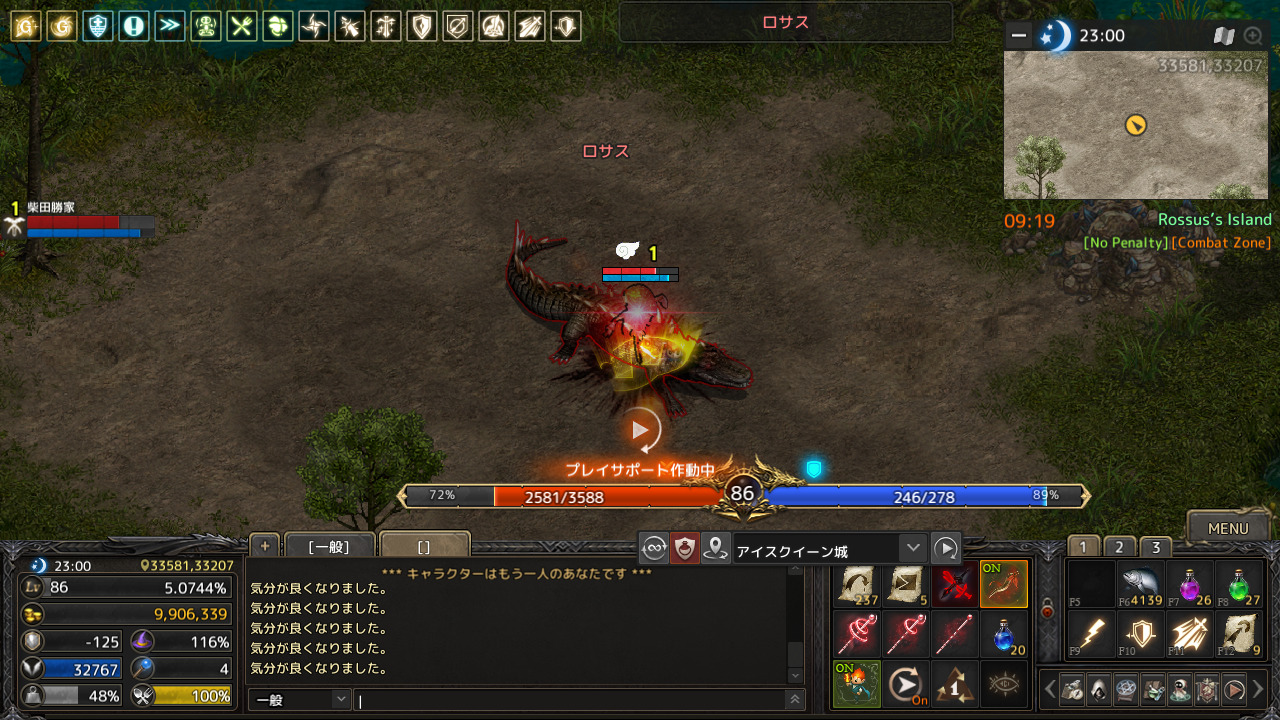
Task: Drink the purple potion in slot F7
Action: click(x=1190, y=584)
